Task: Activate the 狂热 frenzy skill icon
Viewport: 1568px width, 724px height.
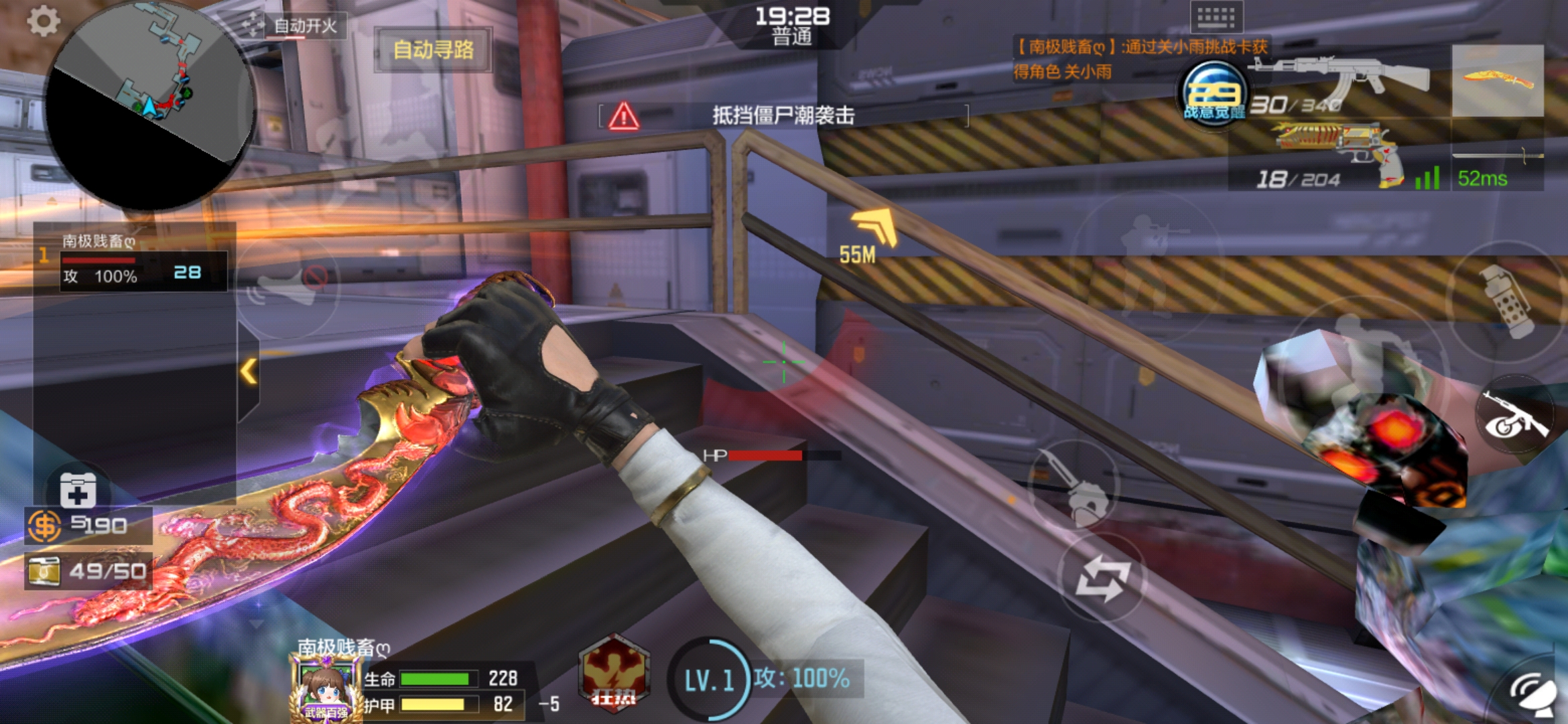Action: click(614, 674)
